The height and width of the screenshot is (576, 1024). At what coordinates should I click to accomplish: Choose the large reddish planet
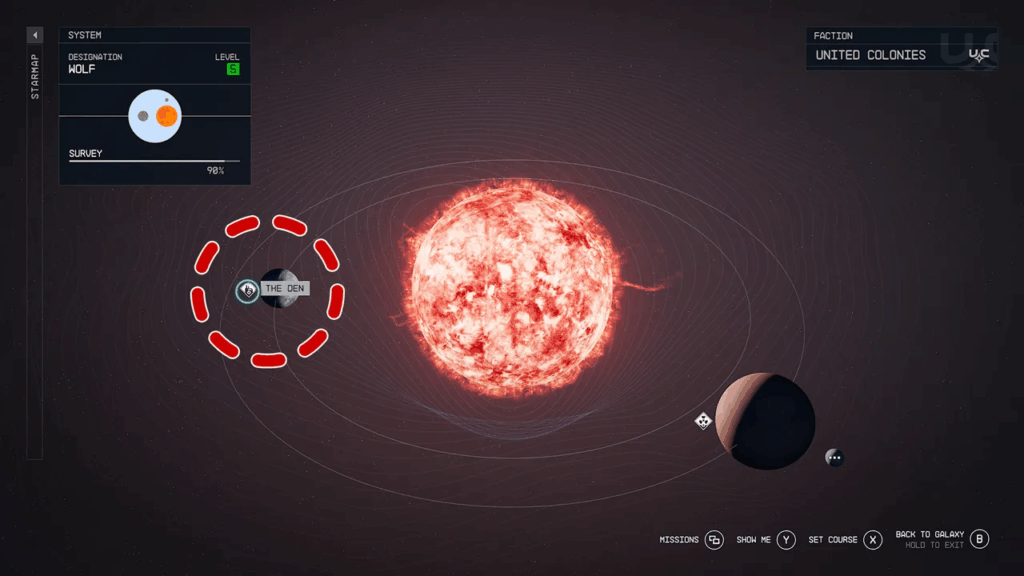[x=765, y=421]
